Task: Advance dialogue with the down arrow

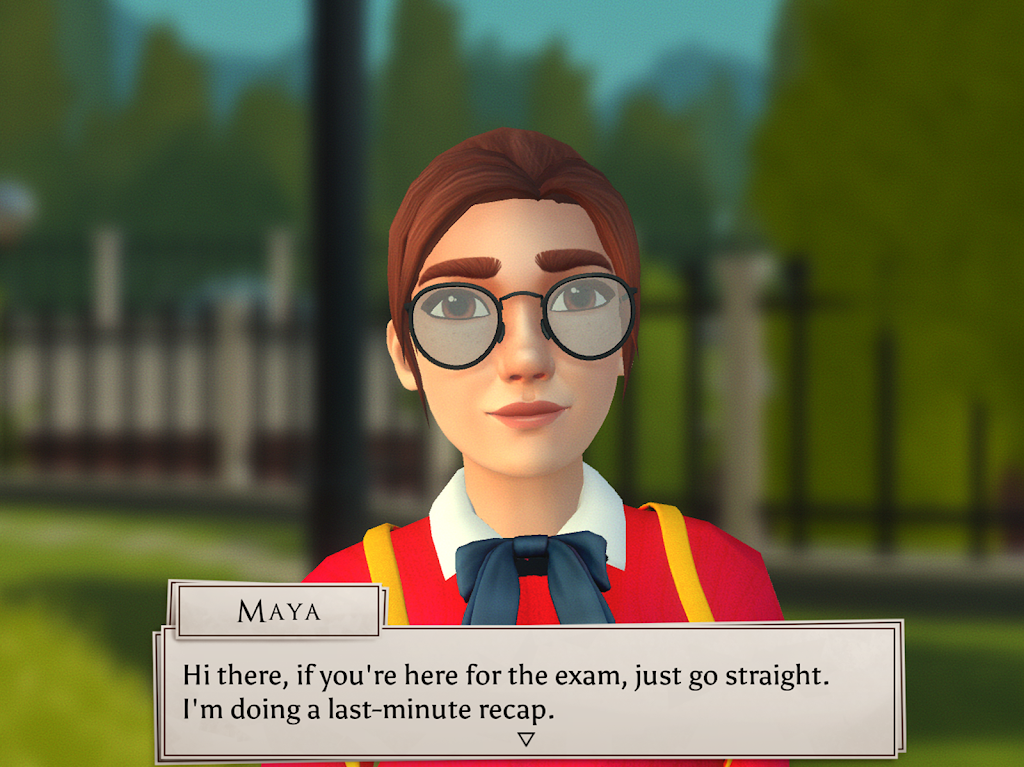Action: coord(526,739)
